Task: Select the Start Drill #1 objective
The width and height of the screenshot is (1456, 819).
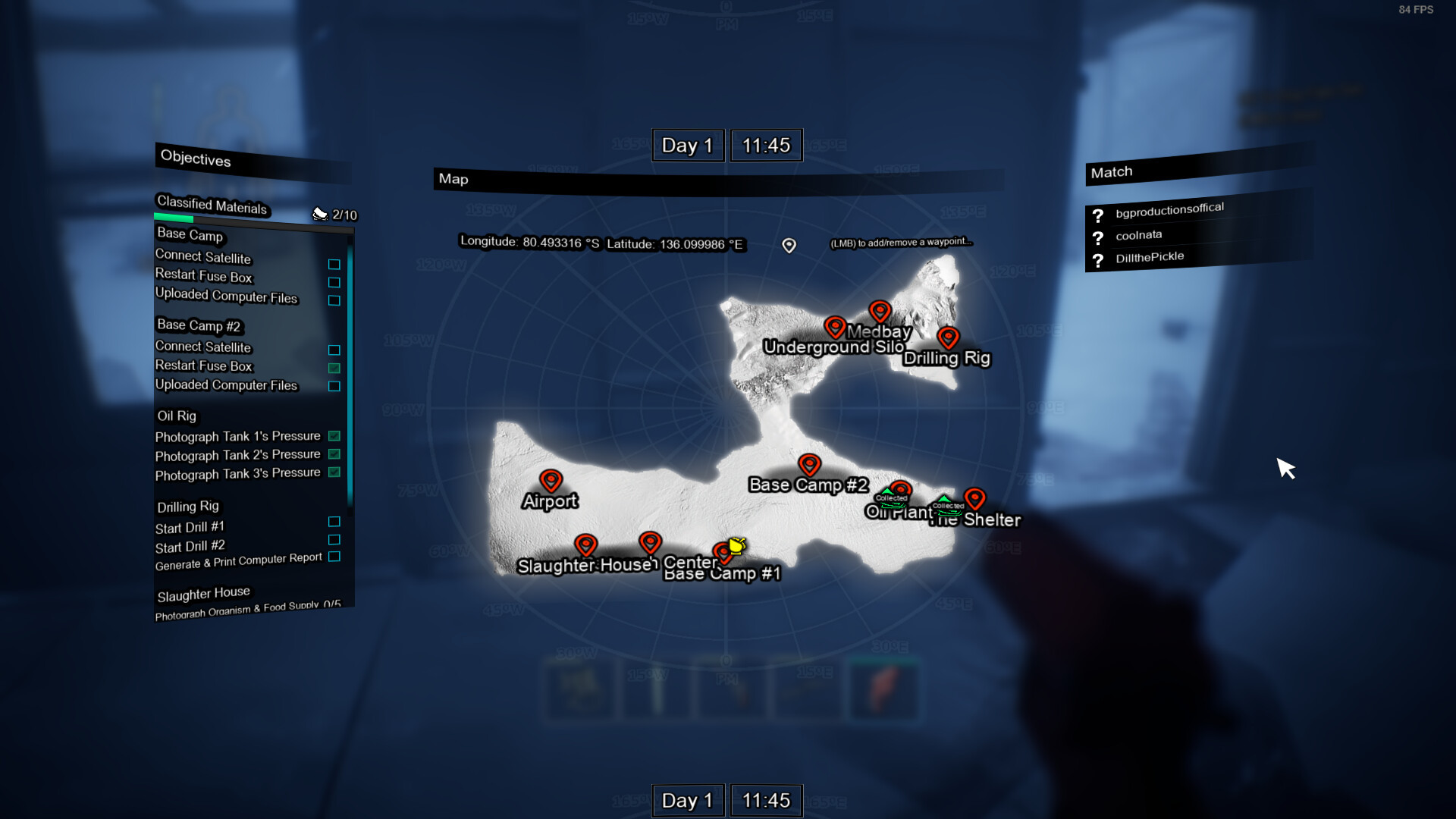Action: [x=190, y=527]
